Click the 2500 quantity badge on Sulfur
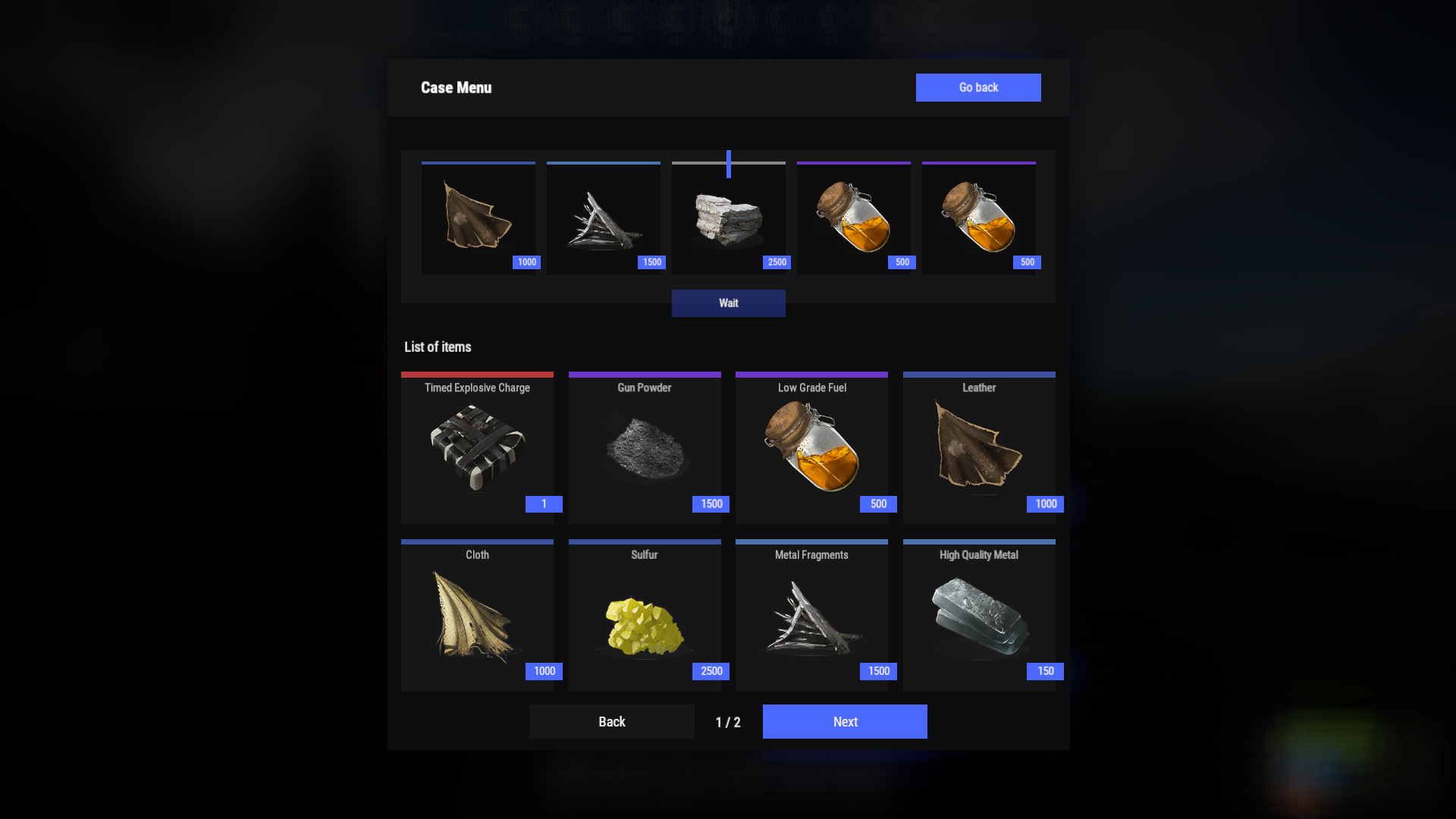This screenshot has width=1456, height=819. pyautogui.click(x=711, y=671)
